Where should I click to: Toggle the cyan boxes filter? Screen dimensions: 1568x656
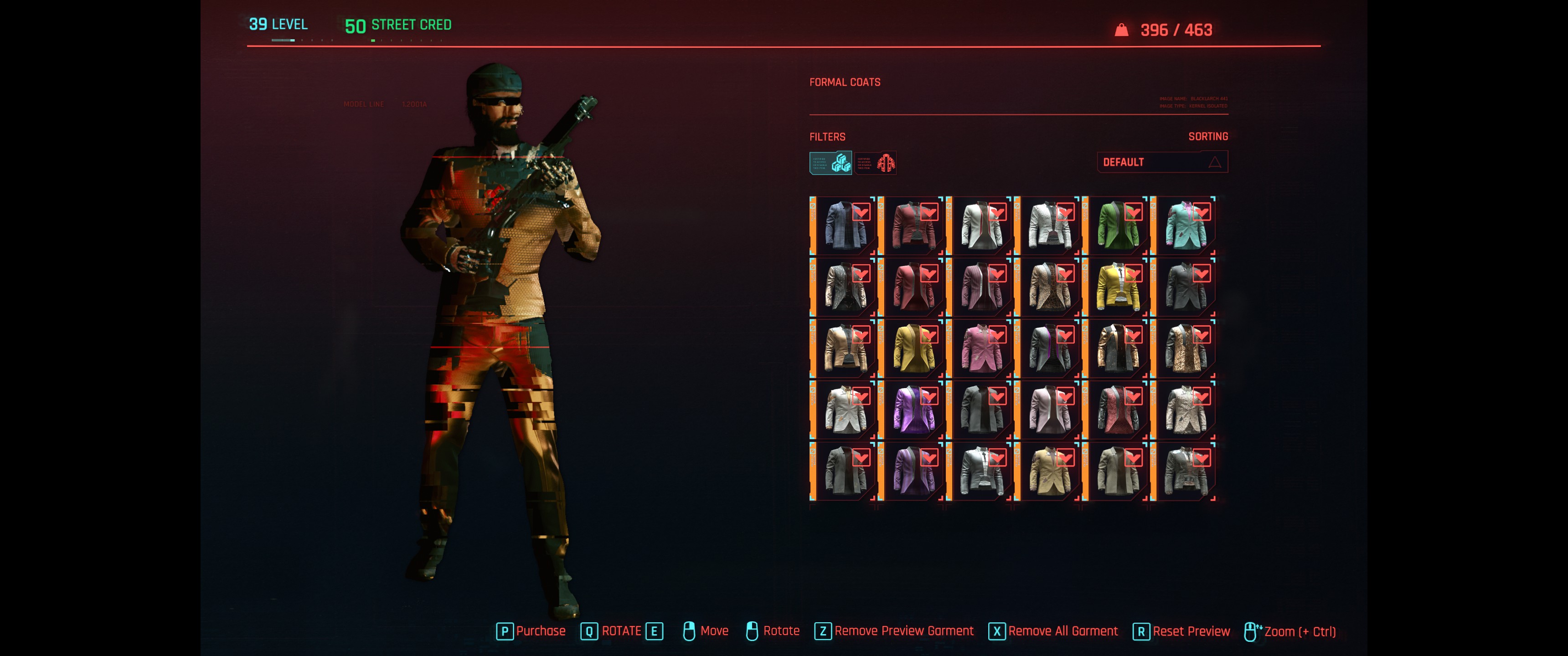(830, 163)
